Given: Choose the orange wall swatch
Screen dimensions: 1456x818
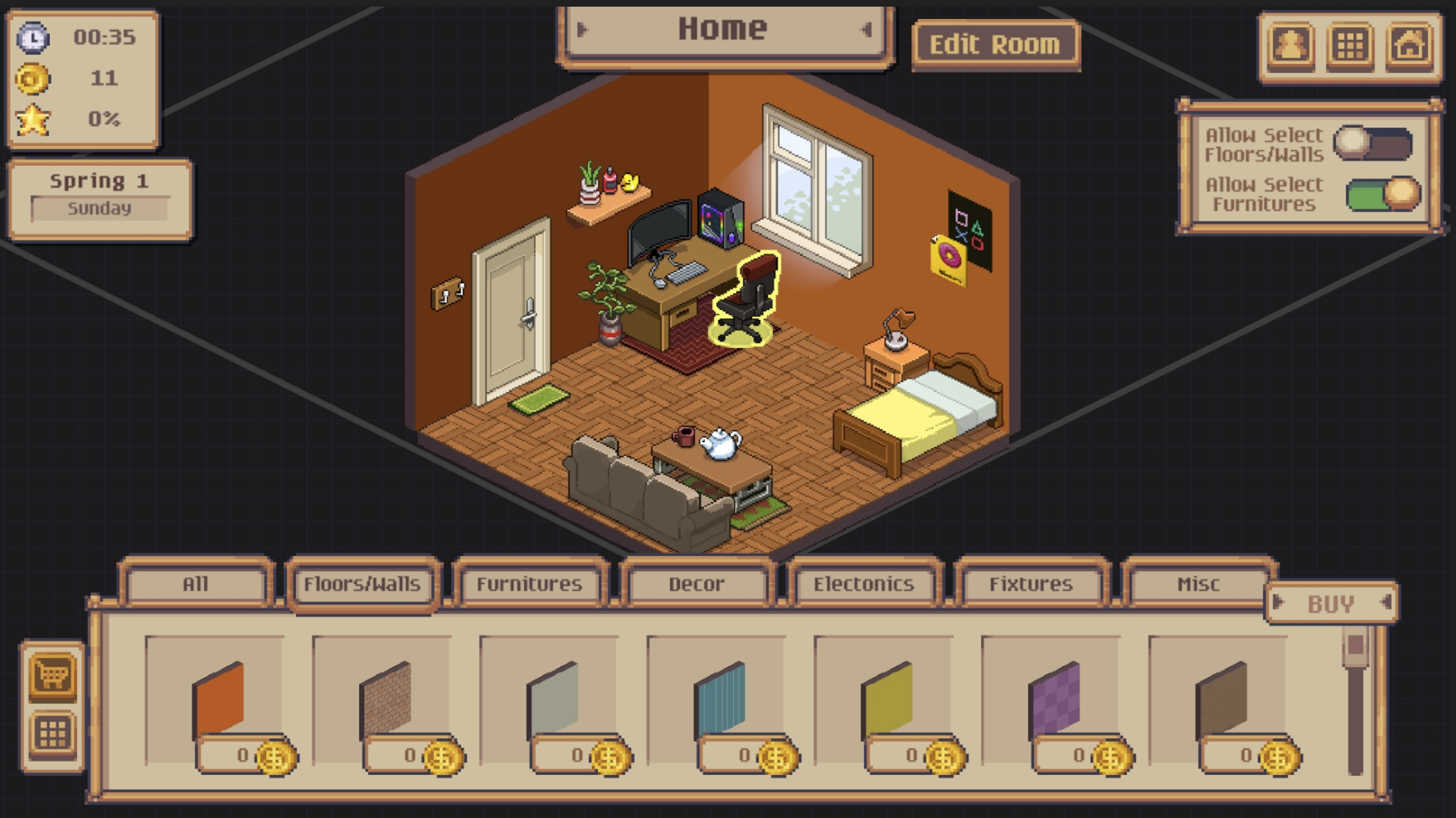Looking at the screenshot, I should tap(218, 700).
